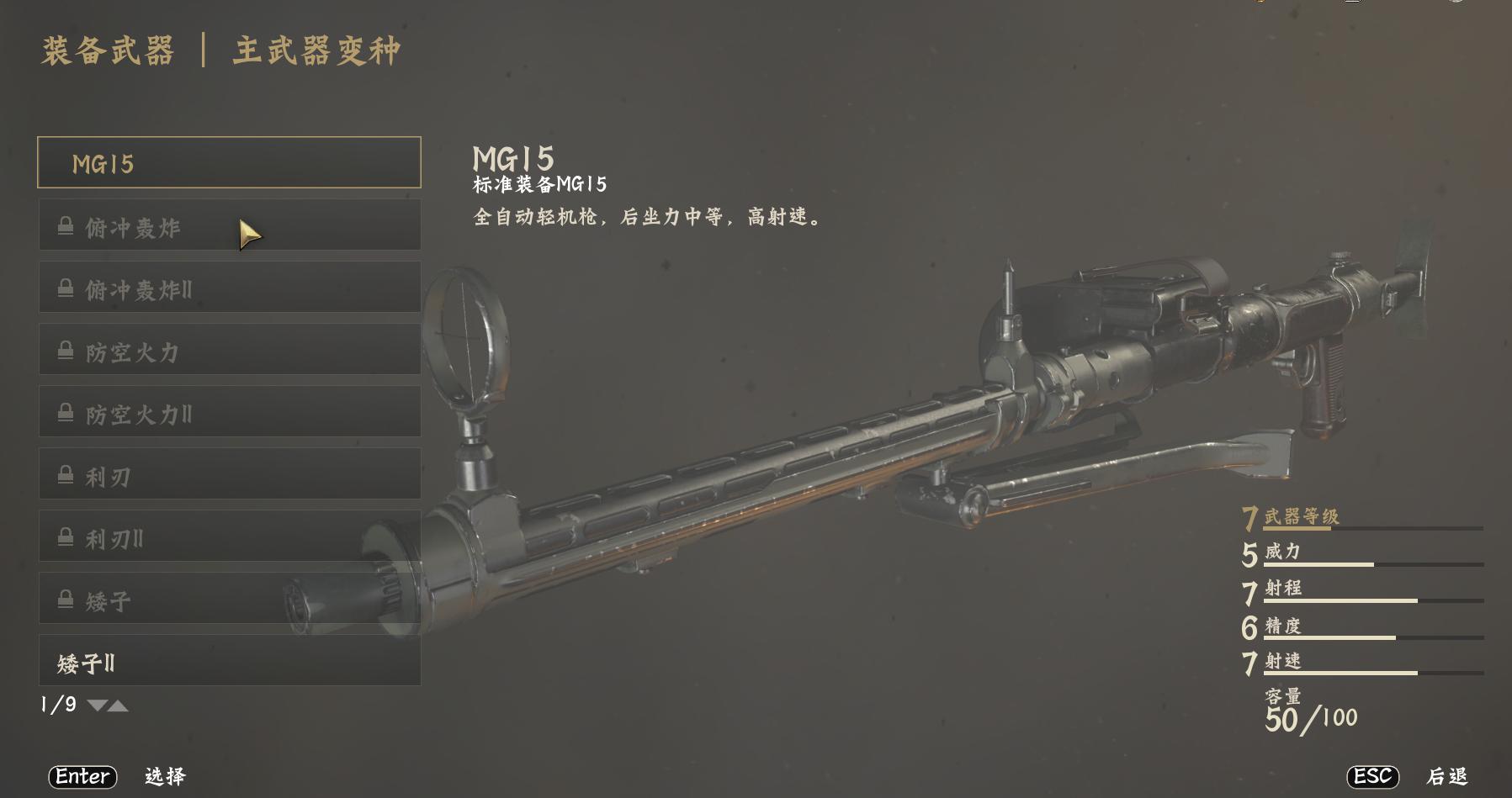Click the list down arrow by 1/9
1512x798 pixels.
click(97, 706)
